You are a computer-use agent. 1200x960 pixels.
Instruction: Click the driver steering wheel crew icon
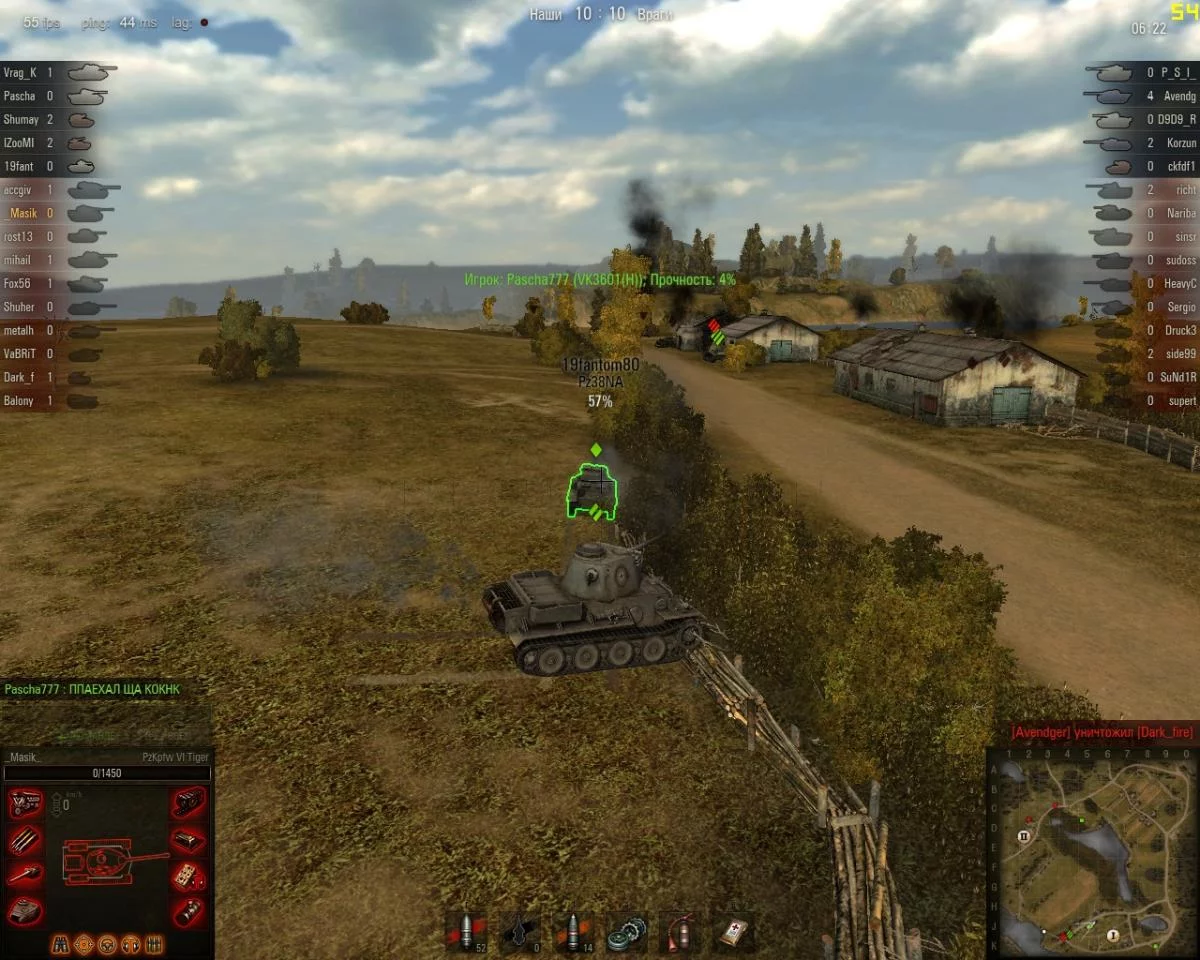pos(107,943)
